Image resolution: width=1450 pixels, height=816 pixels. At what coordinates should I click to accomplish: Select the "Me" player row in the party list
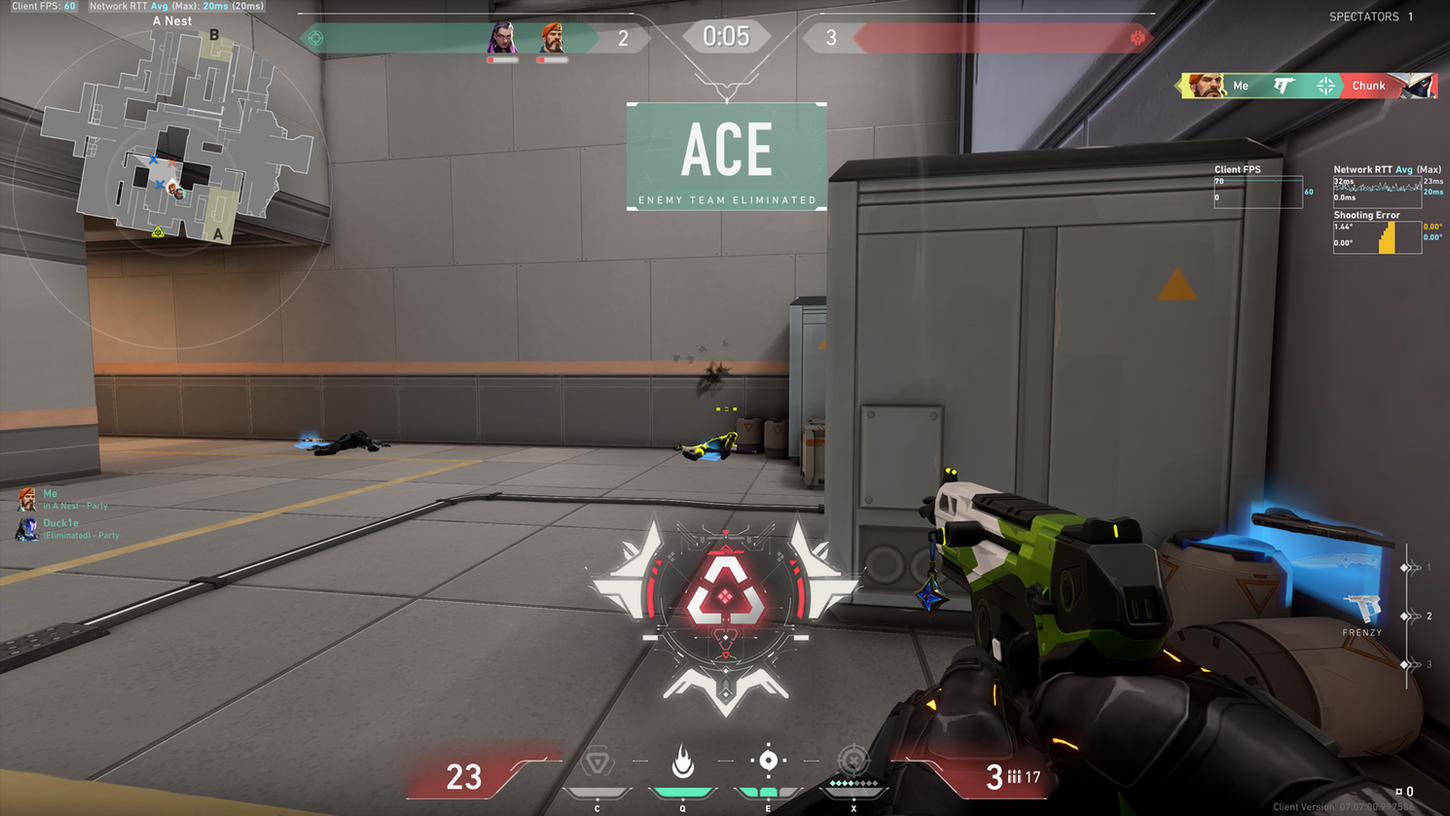(x=62, y=499)
